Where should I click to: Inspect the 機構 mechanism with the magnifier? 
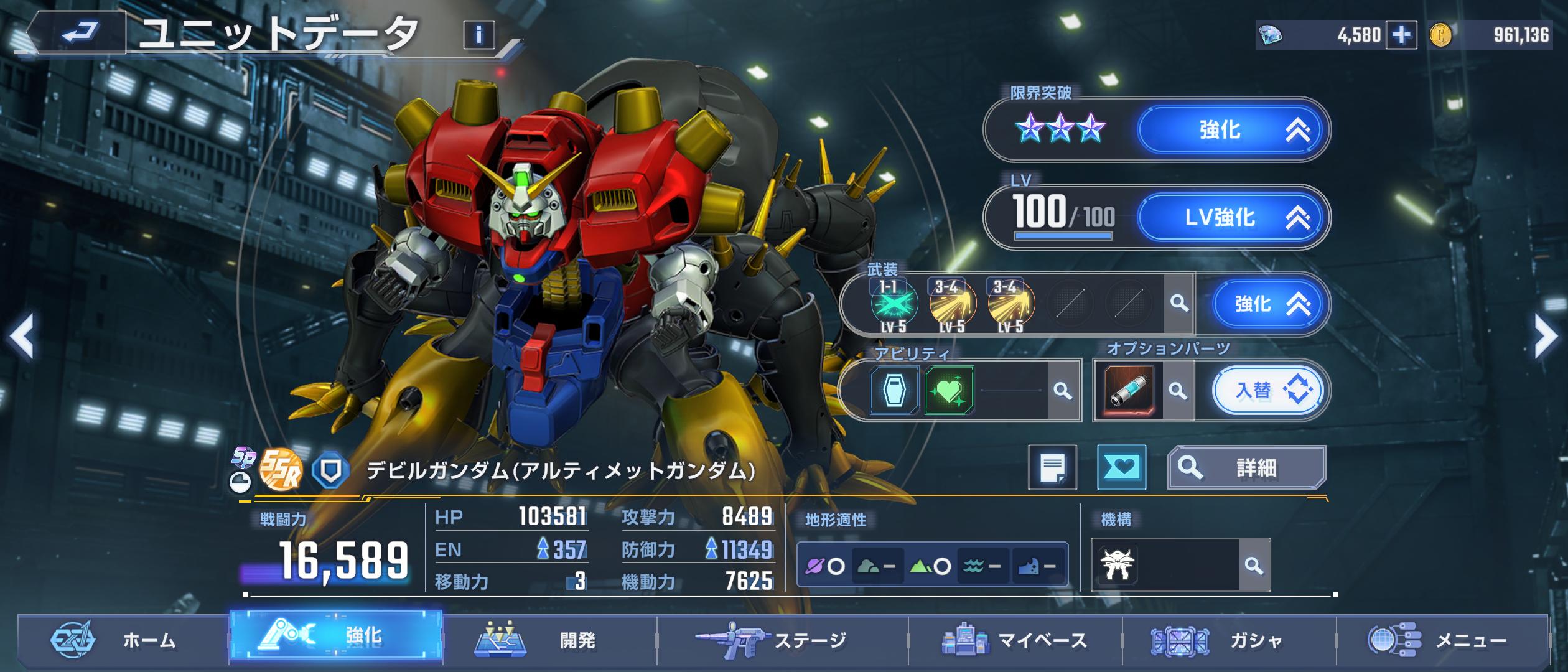tap(1254, 566)
